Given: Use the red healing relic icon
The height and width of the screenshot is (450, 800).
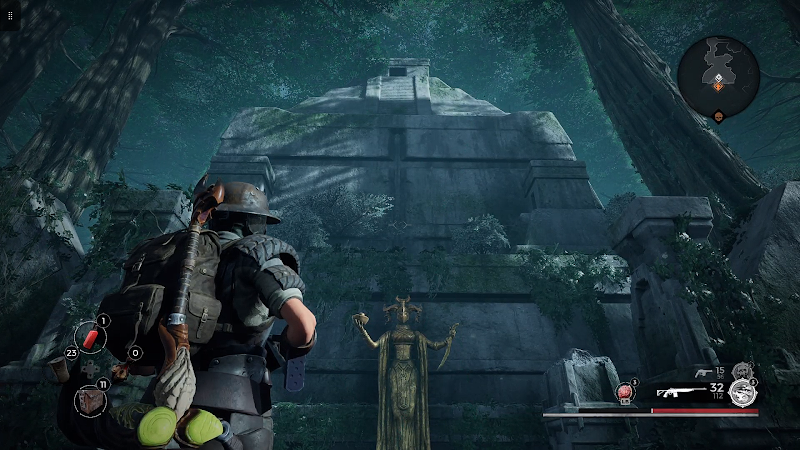Looking at the screenshot, I should coord(626,392).
